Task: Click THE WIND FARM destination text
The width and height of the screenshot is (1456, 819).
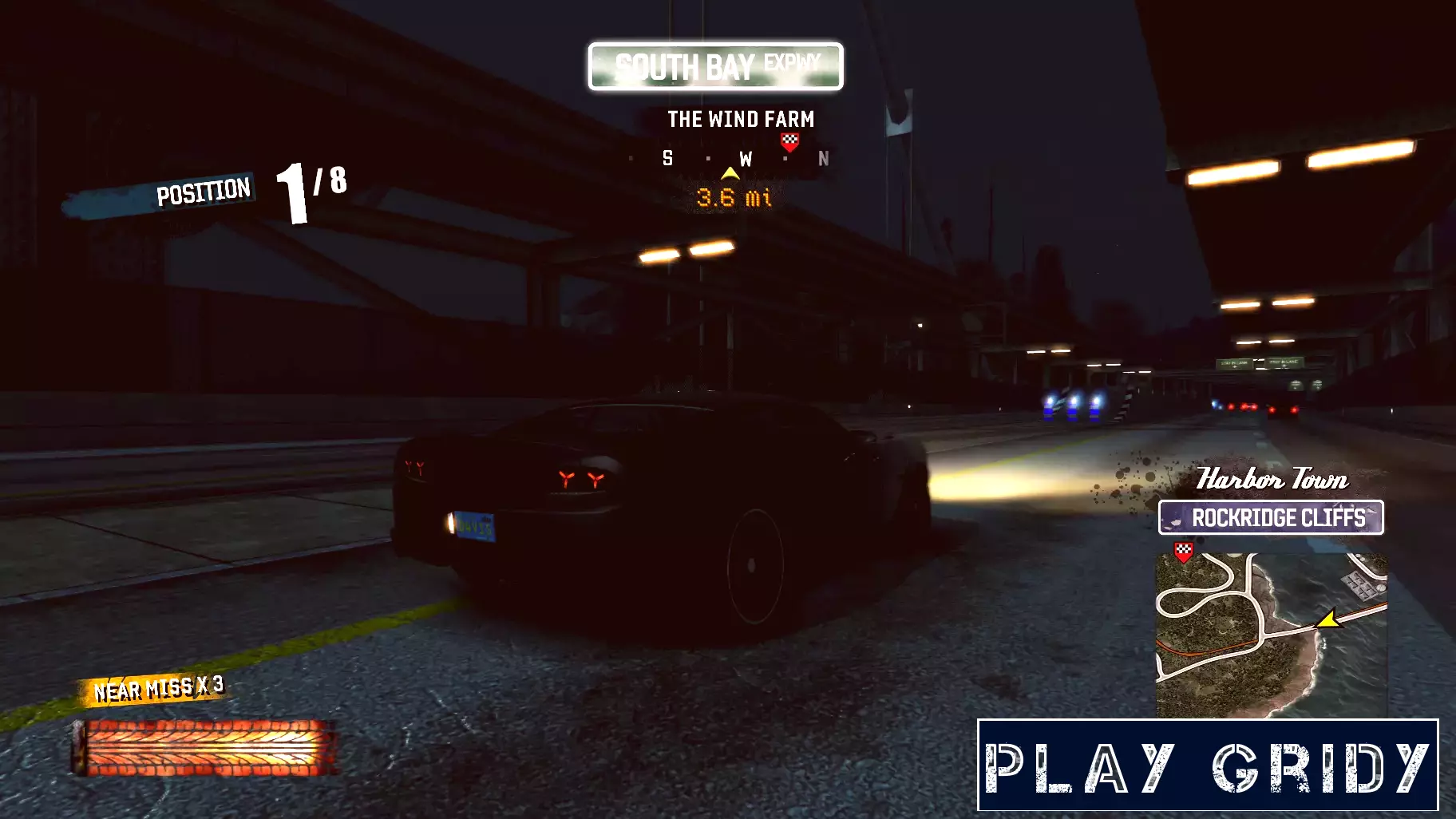Action: (742, 120)
